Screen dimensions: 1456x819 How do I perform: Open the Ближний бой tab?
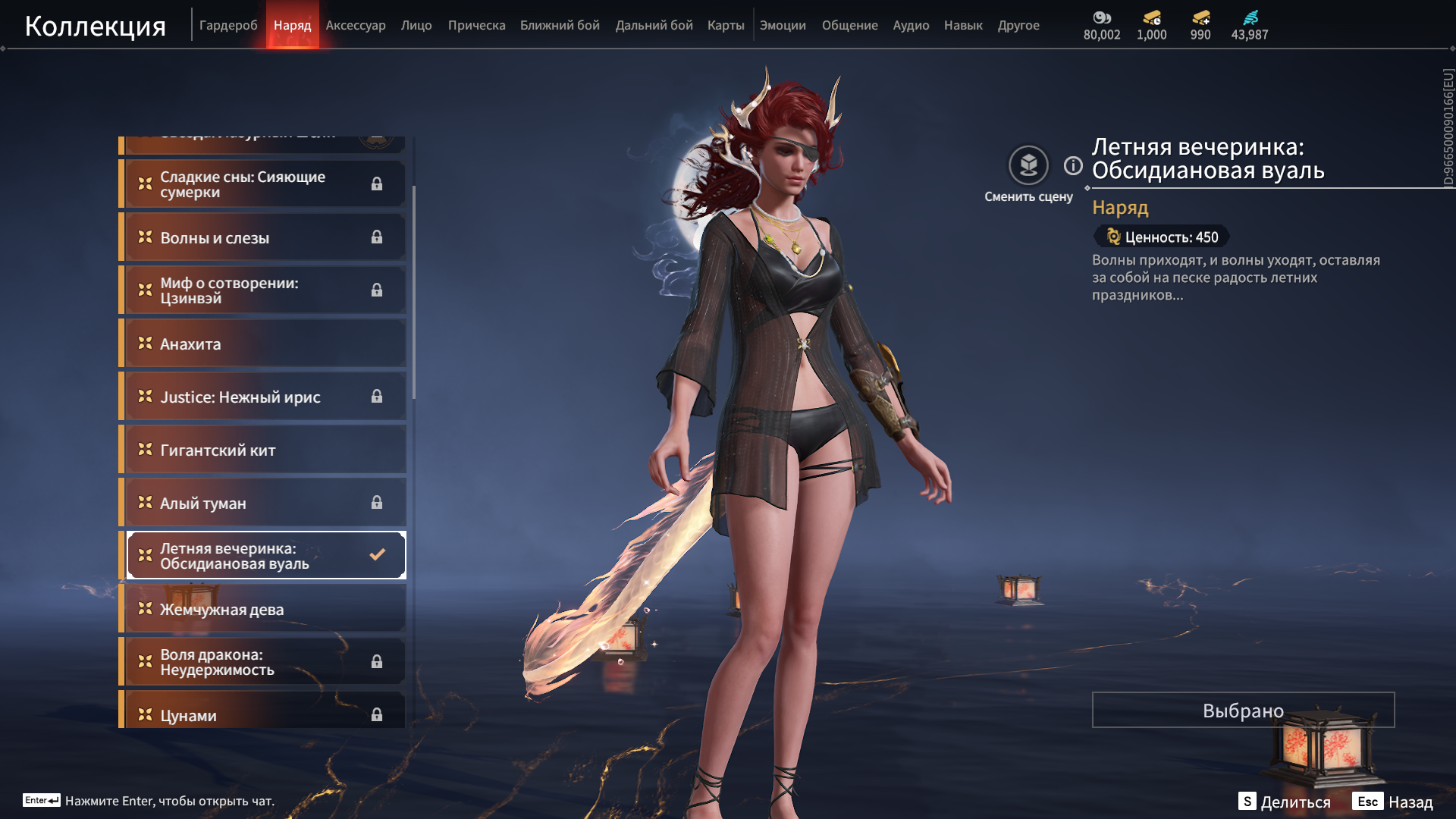tap(560, 25)
